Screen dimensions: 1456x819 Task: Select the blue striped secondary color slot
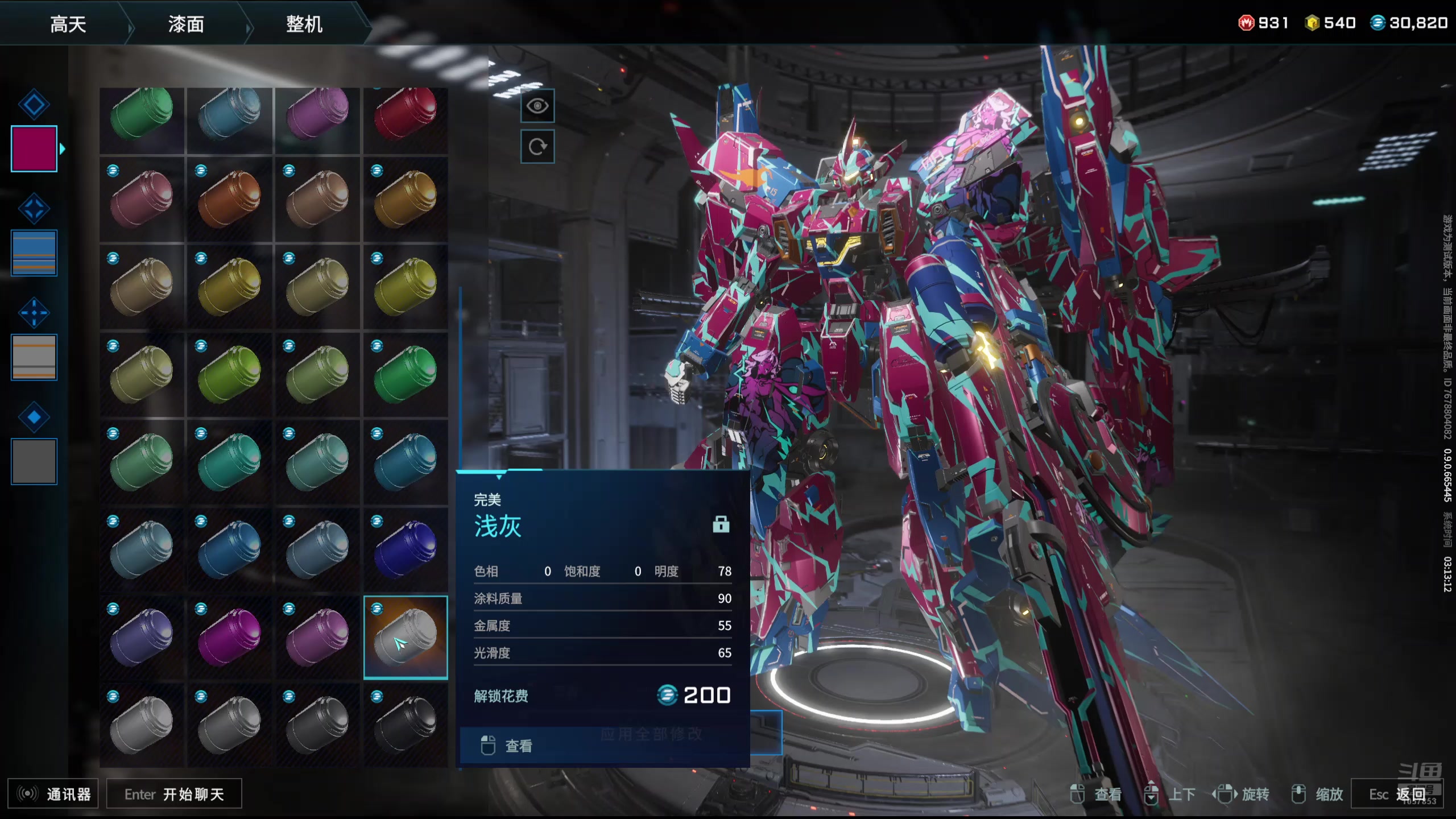tap(34, 253)
